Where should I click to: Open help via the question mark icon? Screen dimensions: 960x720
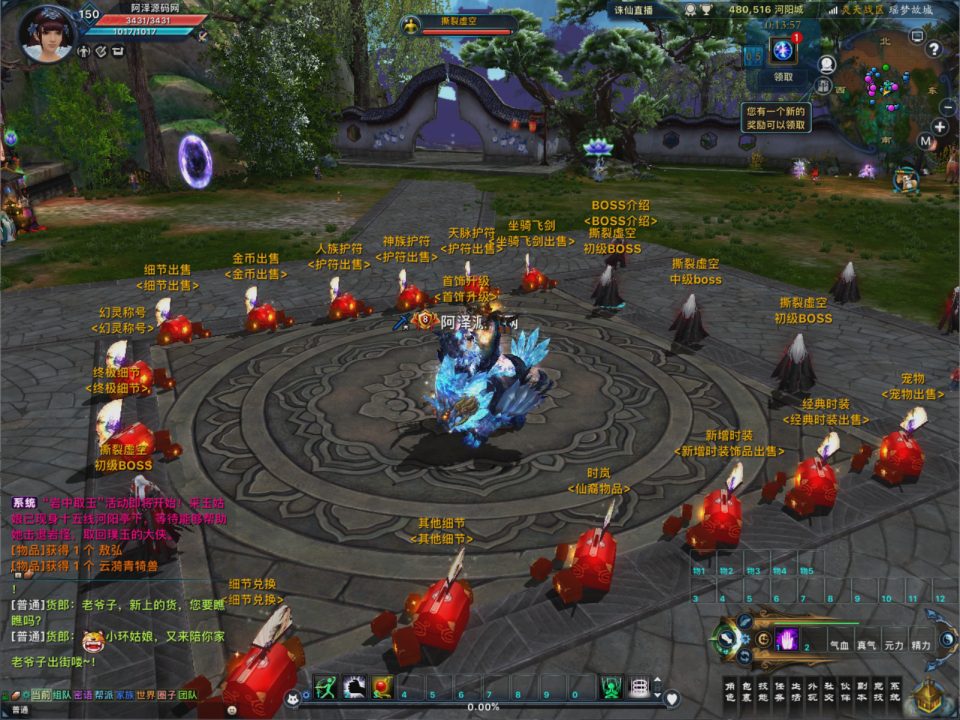tap(935, 49)
